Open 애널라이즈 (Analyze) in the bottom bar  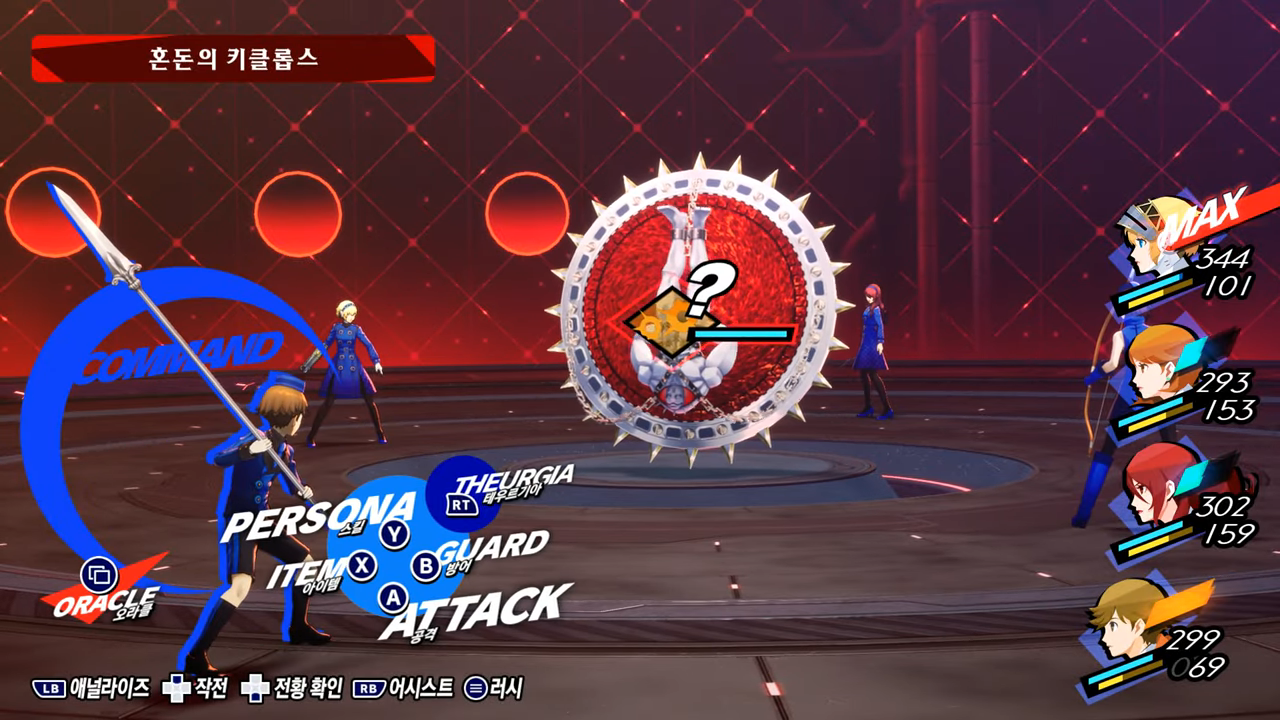tap(92, 688)
